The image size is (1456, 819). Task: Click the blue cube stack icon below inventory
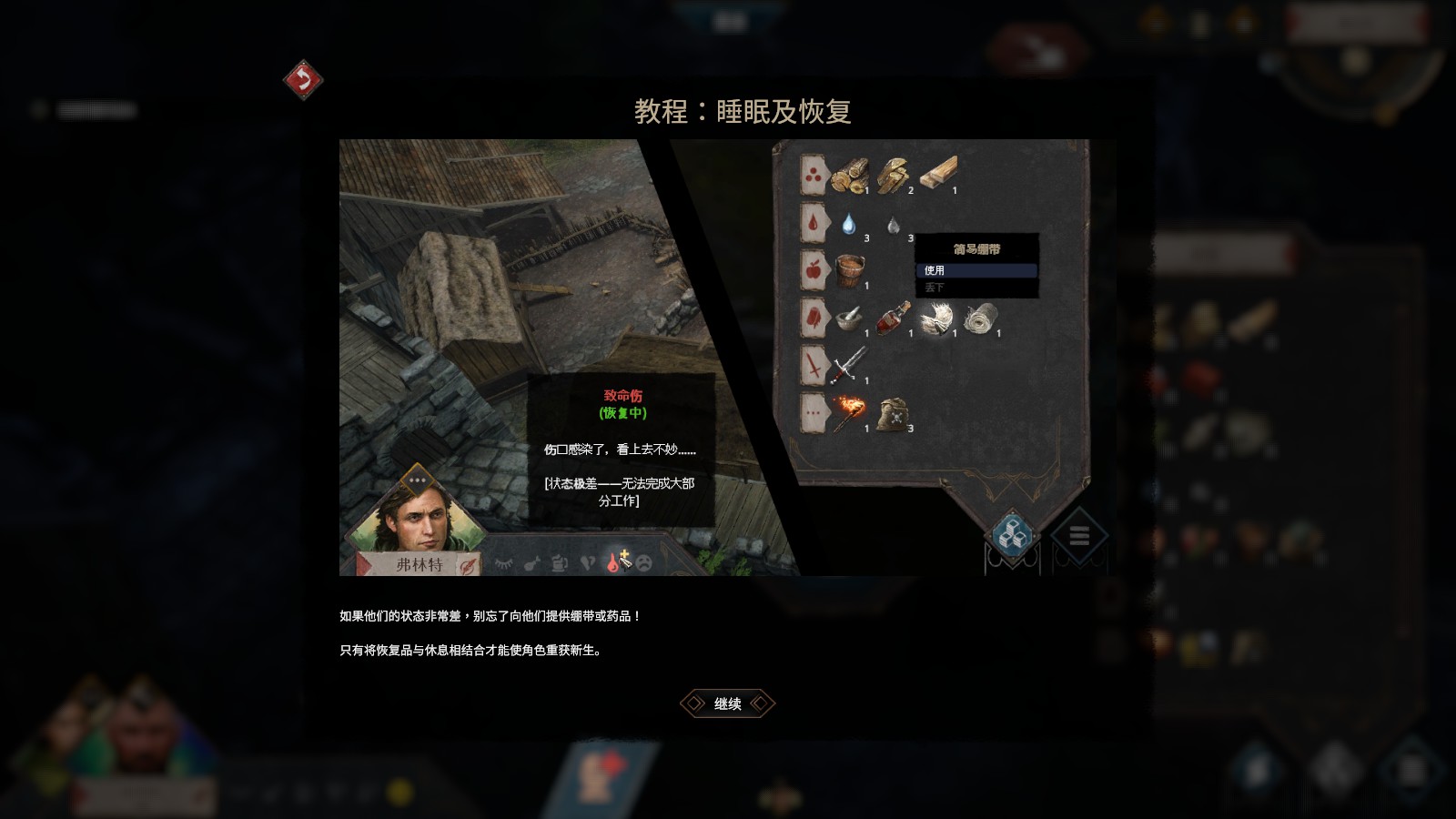pyautogui.click(x=1013, y=535)
